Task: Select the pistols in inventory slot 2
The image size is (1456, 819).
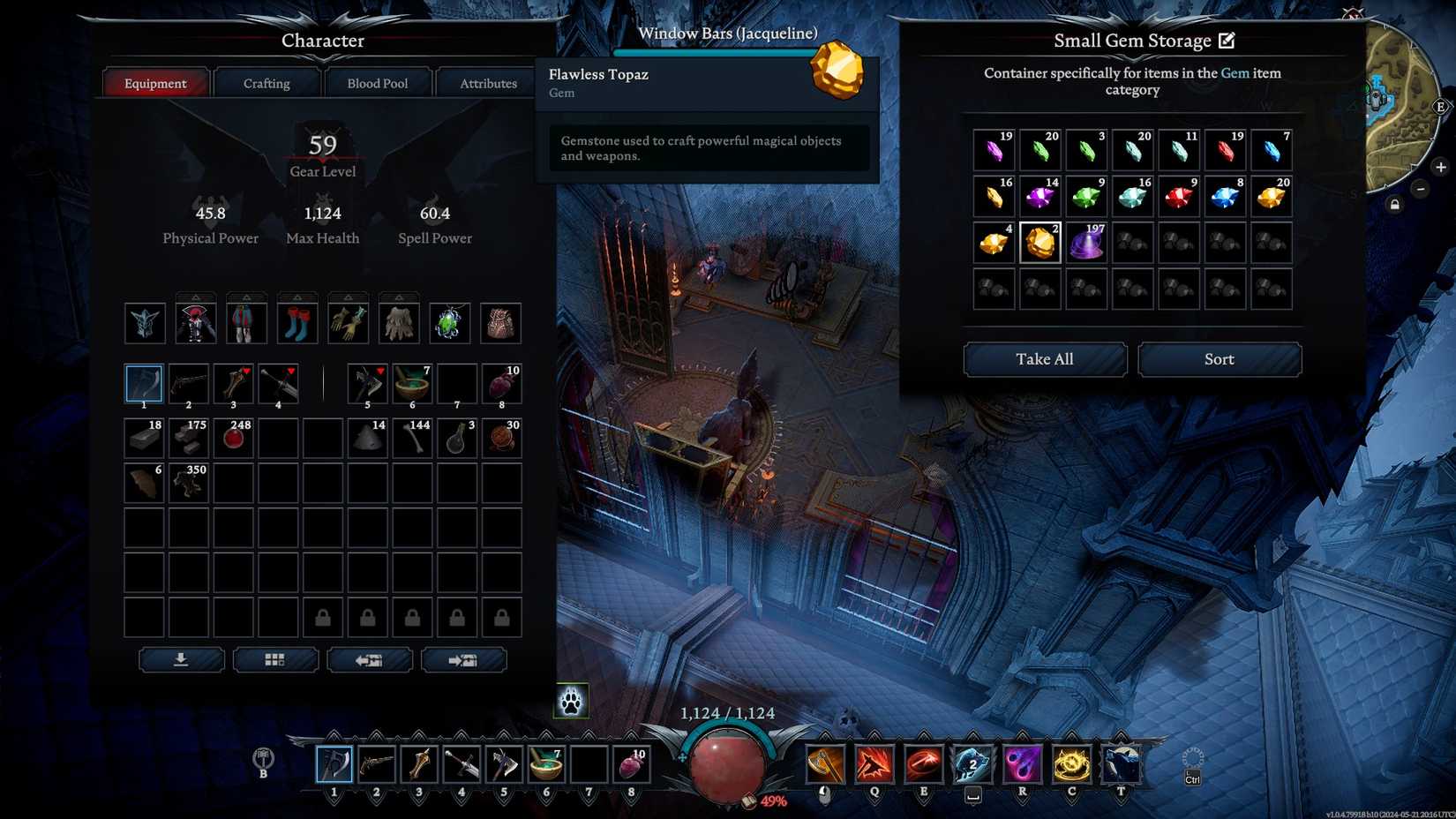Action: 188,382
